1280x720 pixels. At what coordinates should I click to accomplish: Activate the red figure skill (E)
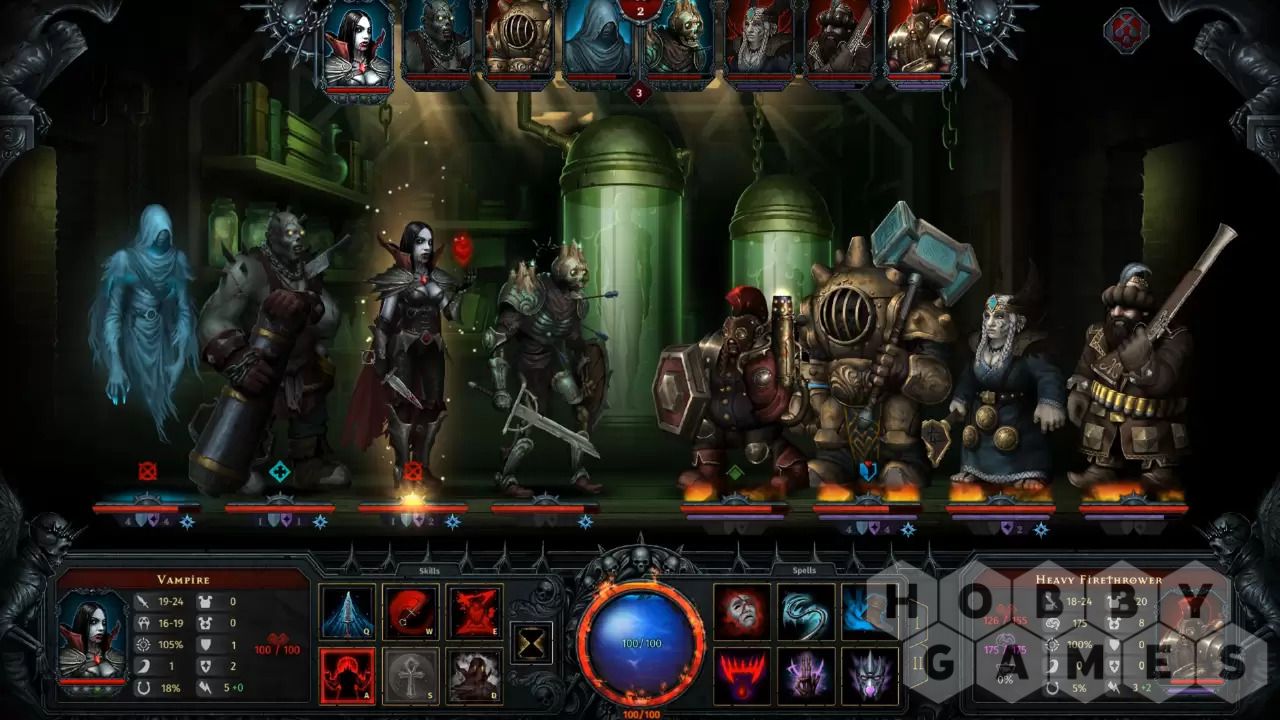474,612
